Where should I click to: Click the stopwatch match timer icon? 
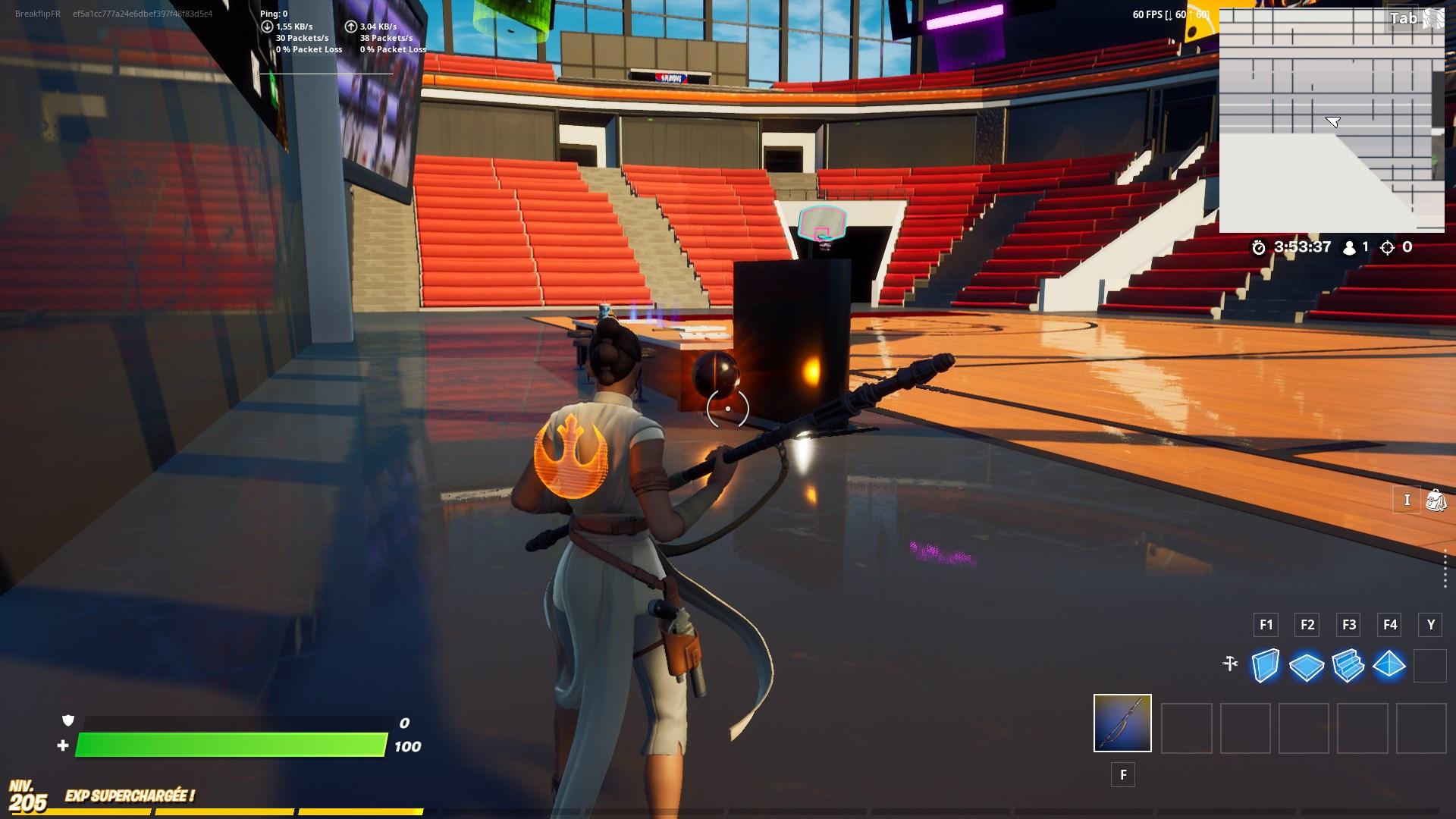coord(1259,246)
